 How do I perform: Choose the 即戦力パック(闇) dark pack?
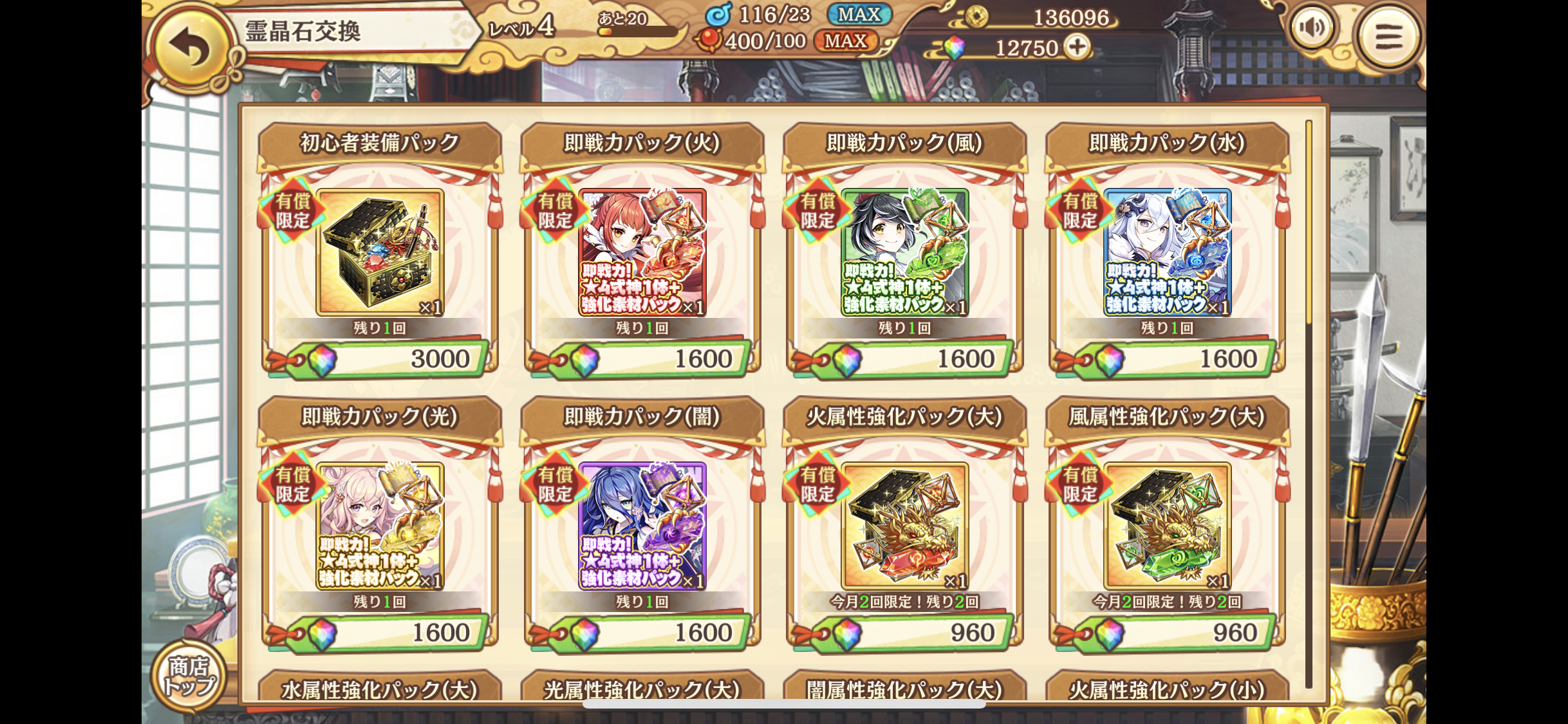pyautogui.click(x=642, y=526)
